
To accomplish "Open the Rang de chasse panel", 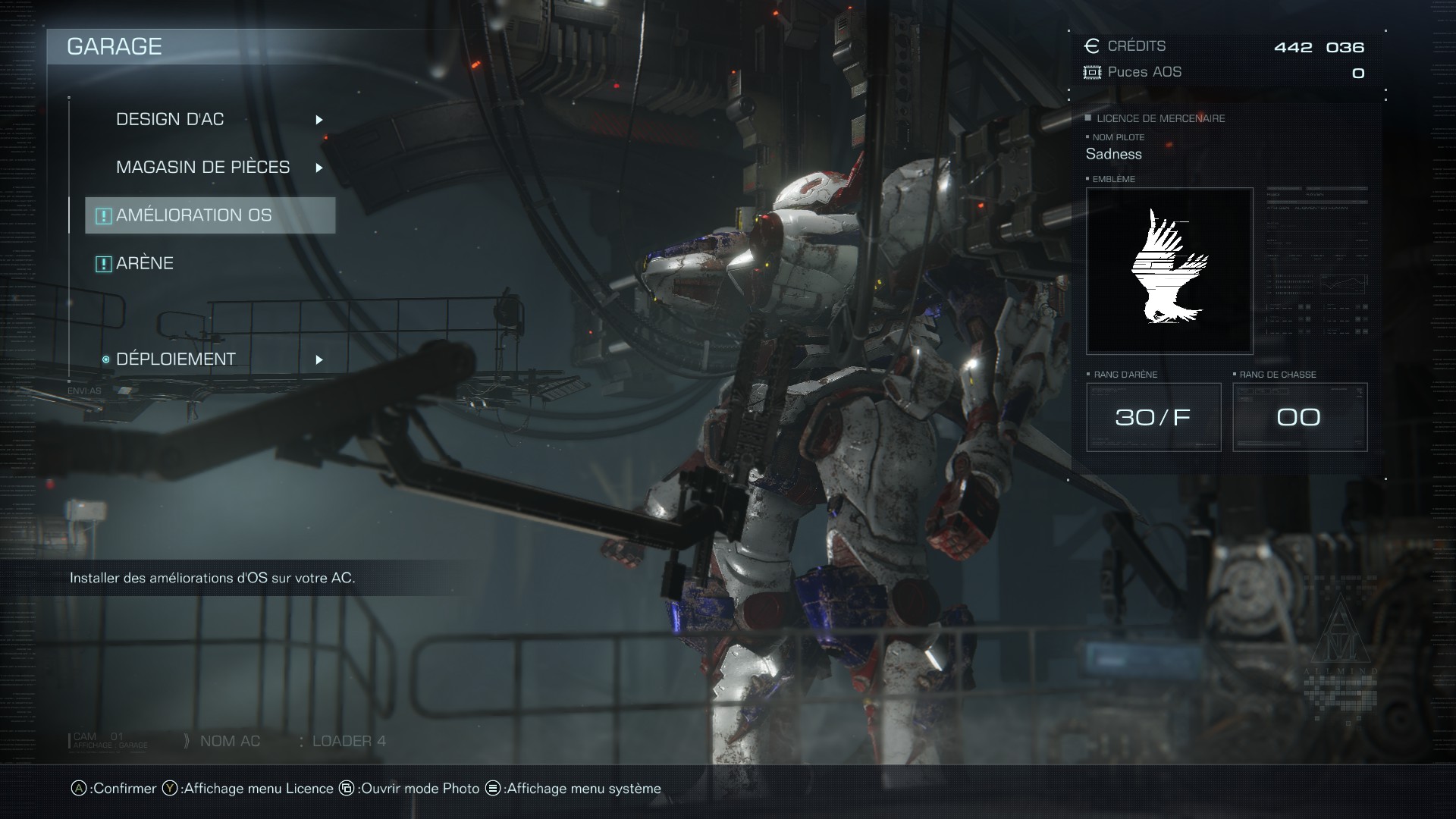I will point(1300,417).
